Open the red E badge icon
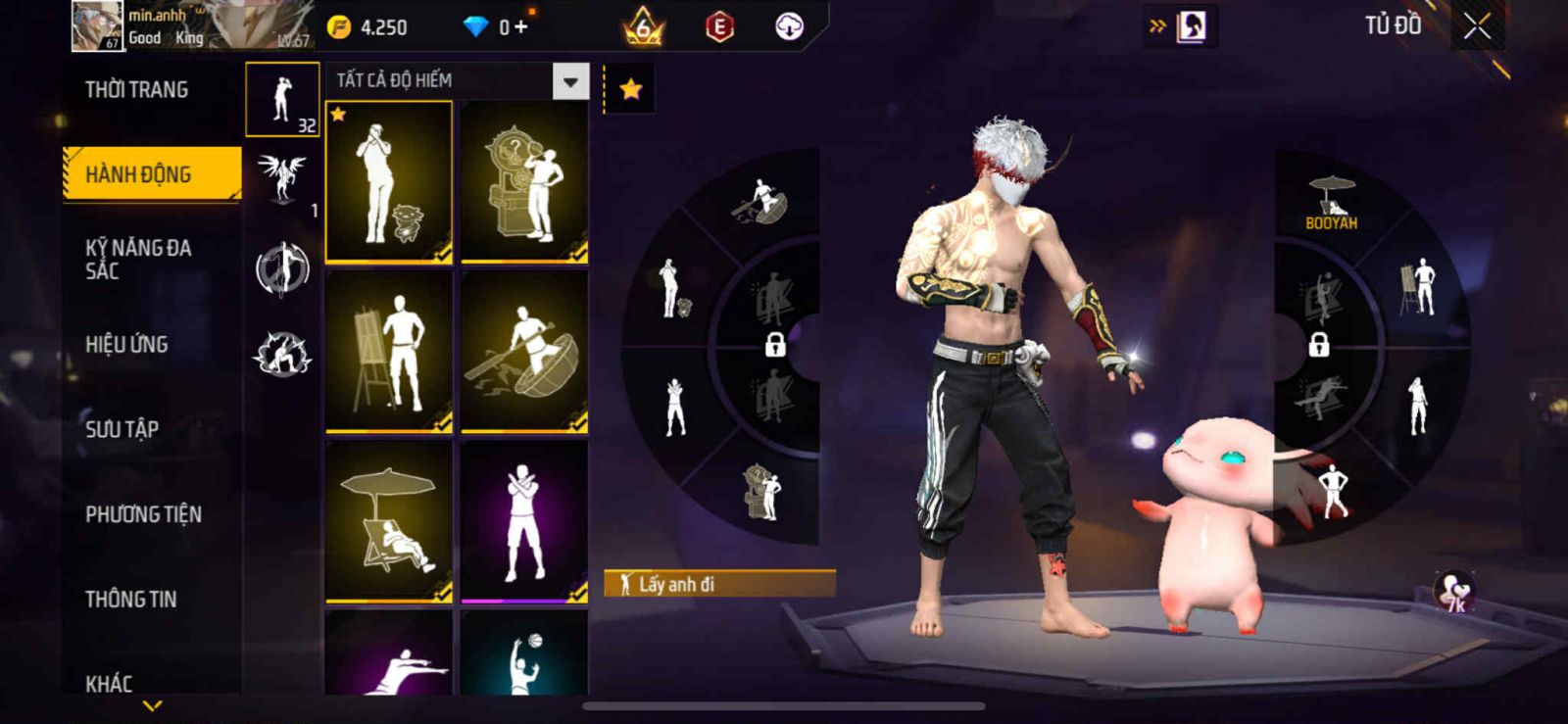Screen dimensions: 1568x724 [x=719, y=27]
